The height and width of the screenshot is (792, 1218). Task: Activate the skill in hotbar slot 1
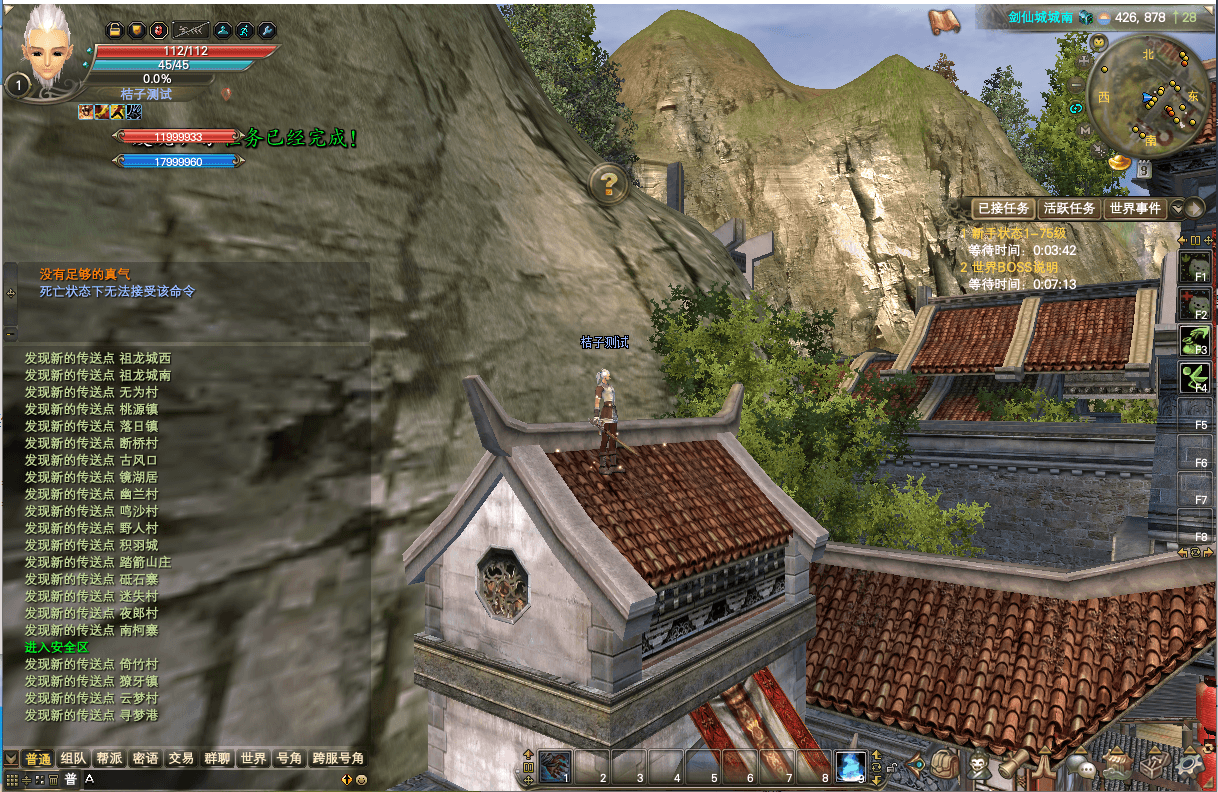tap(555, 766)
